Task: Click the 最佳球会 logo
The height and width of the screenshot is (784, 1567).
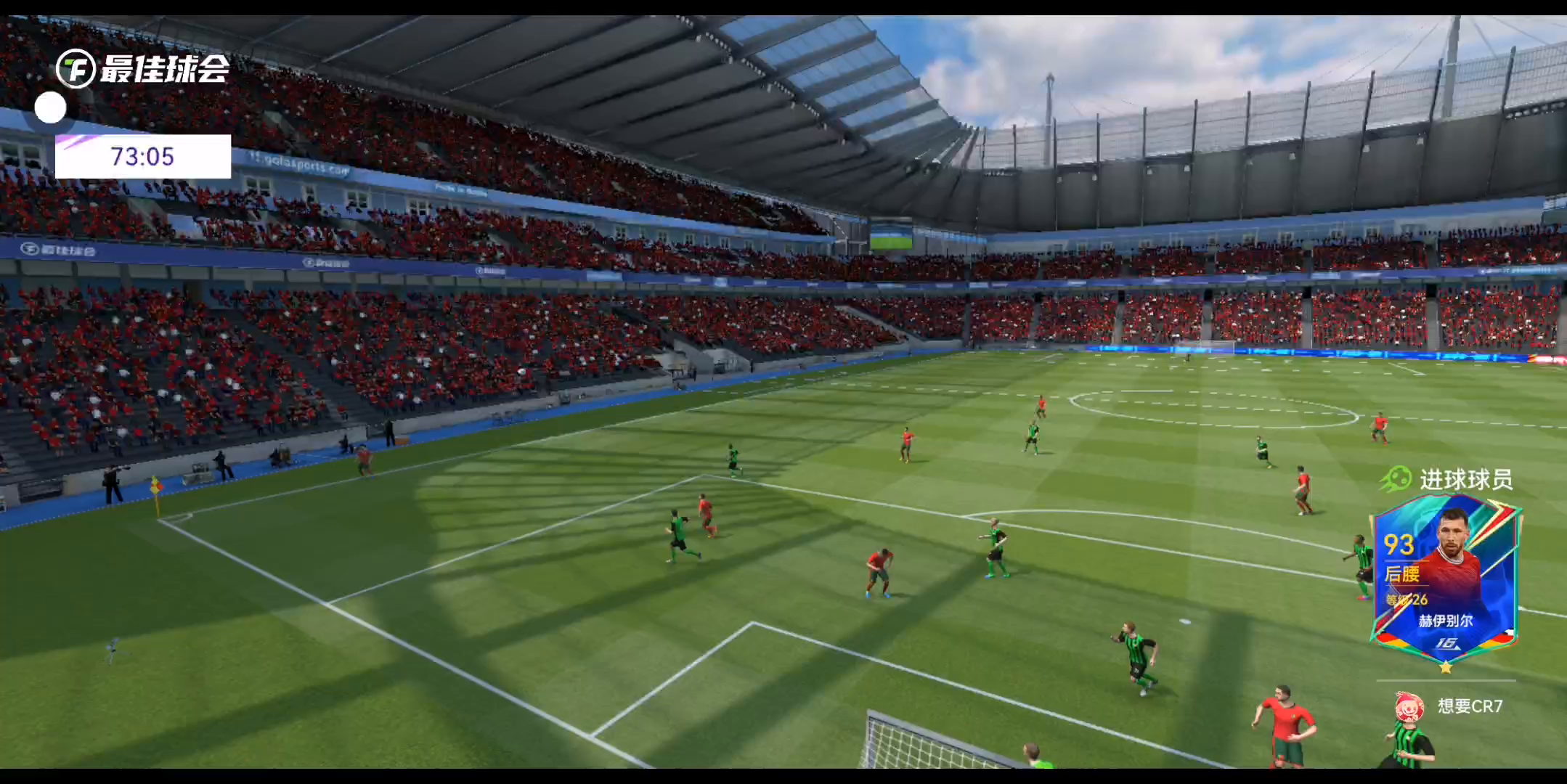Action: tap(143, 69)
